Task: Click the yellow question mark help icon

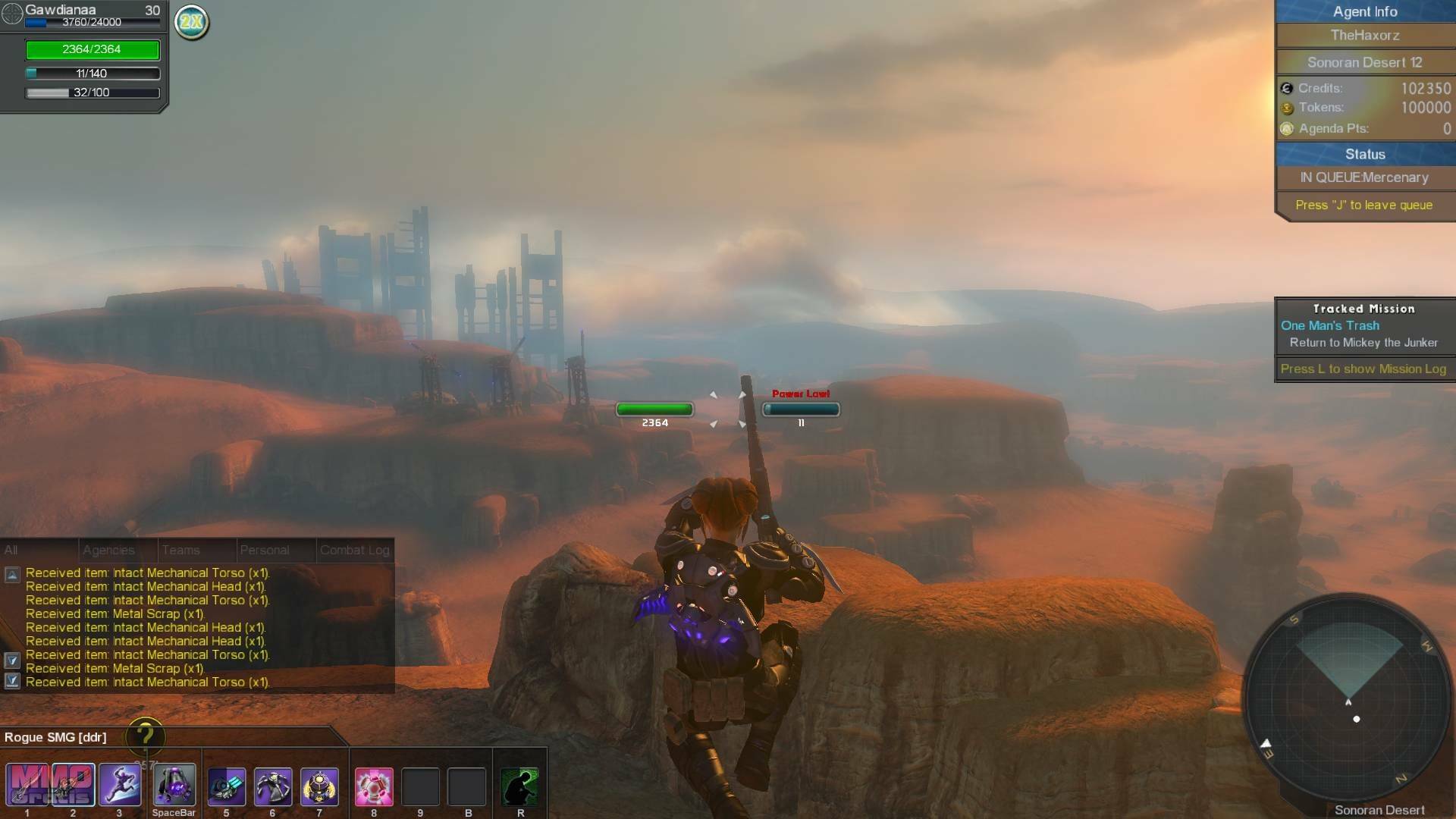Action: click(x=145, y=735)
